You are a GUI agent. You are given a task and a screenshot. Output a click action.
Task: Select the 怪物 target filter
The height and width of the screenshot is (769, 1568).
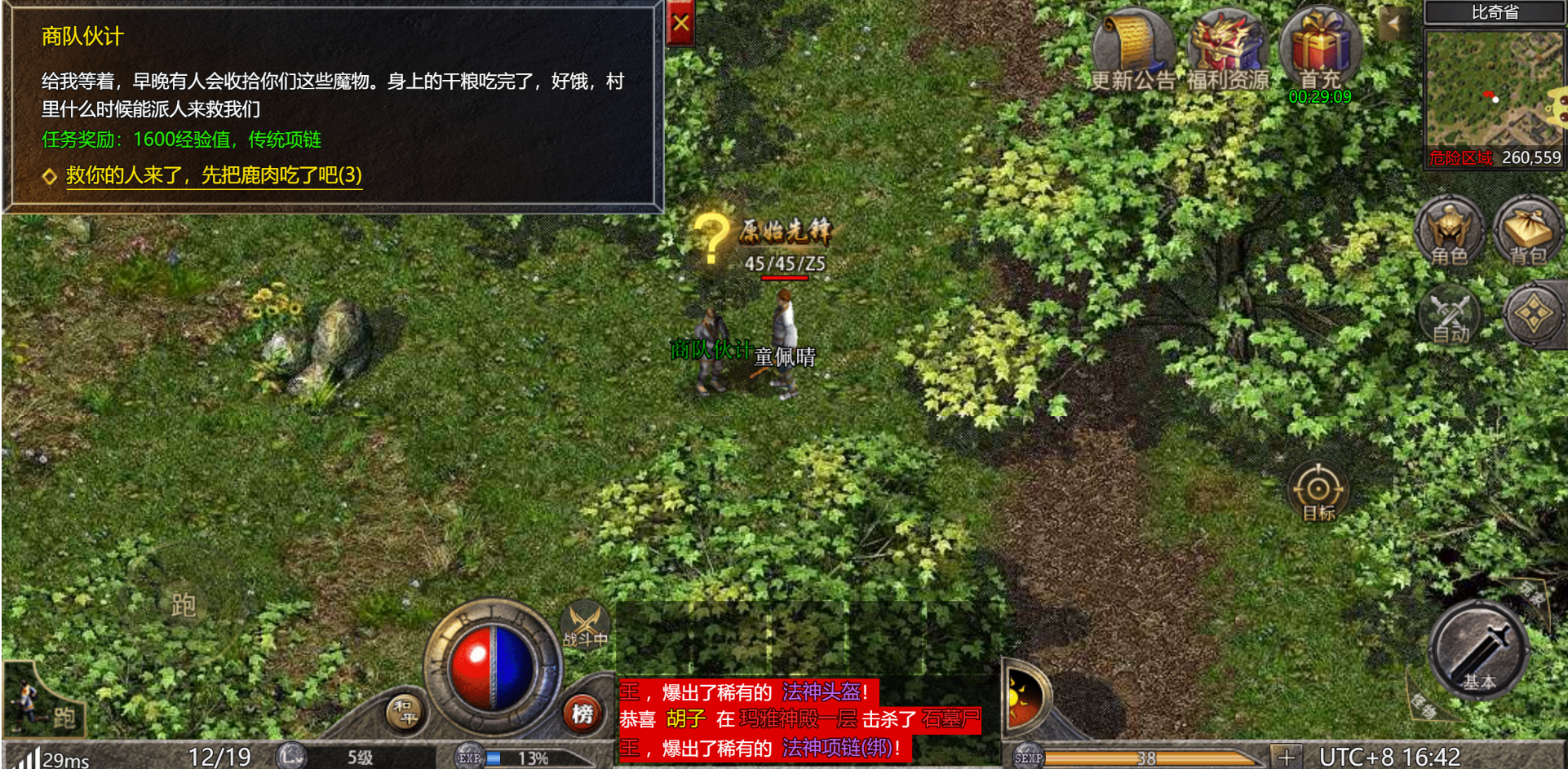pos(1424,706)
